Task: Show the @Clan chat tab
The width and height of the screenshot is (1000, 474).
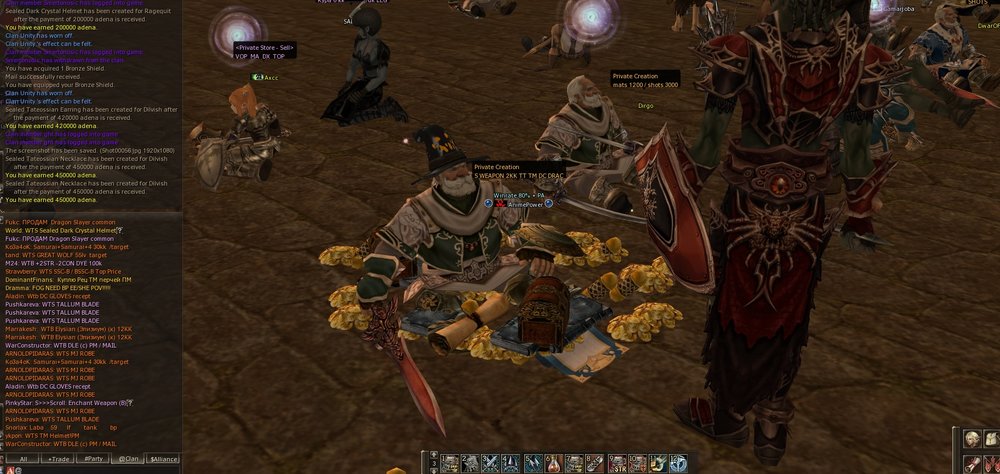Action: (129, 459)
